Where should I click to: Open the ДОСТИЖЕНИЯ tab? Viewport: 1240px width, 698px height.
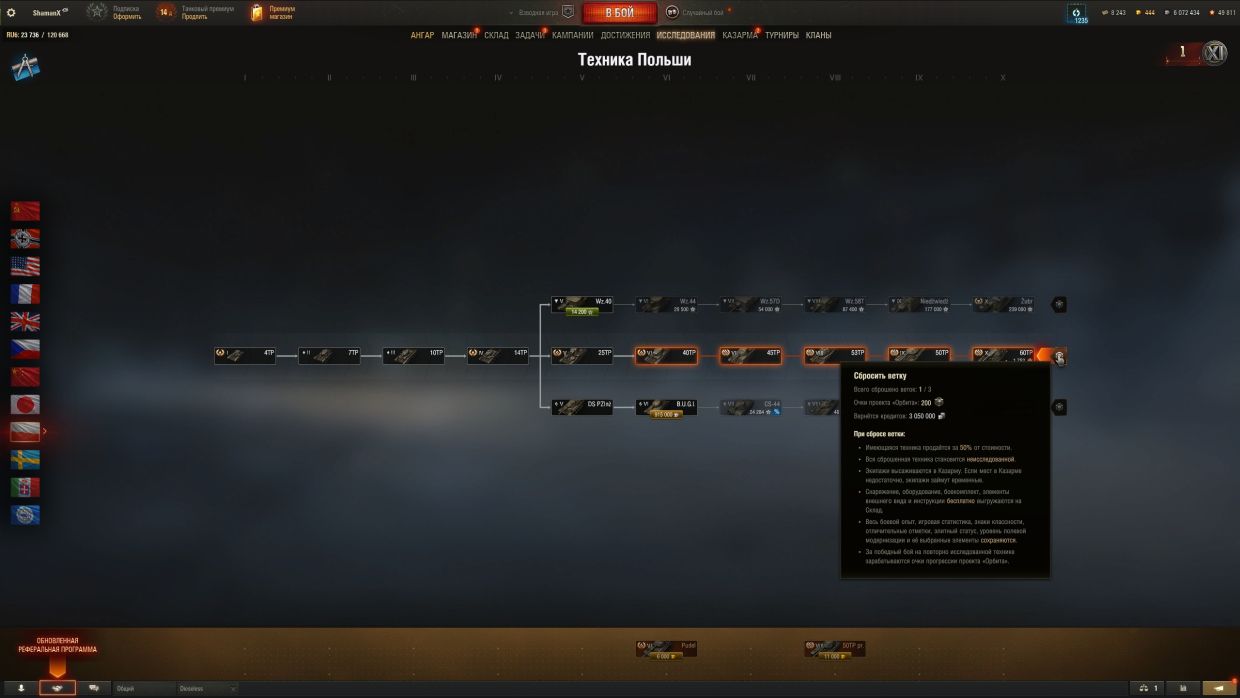point(625,35)
